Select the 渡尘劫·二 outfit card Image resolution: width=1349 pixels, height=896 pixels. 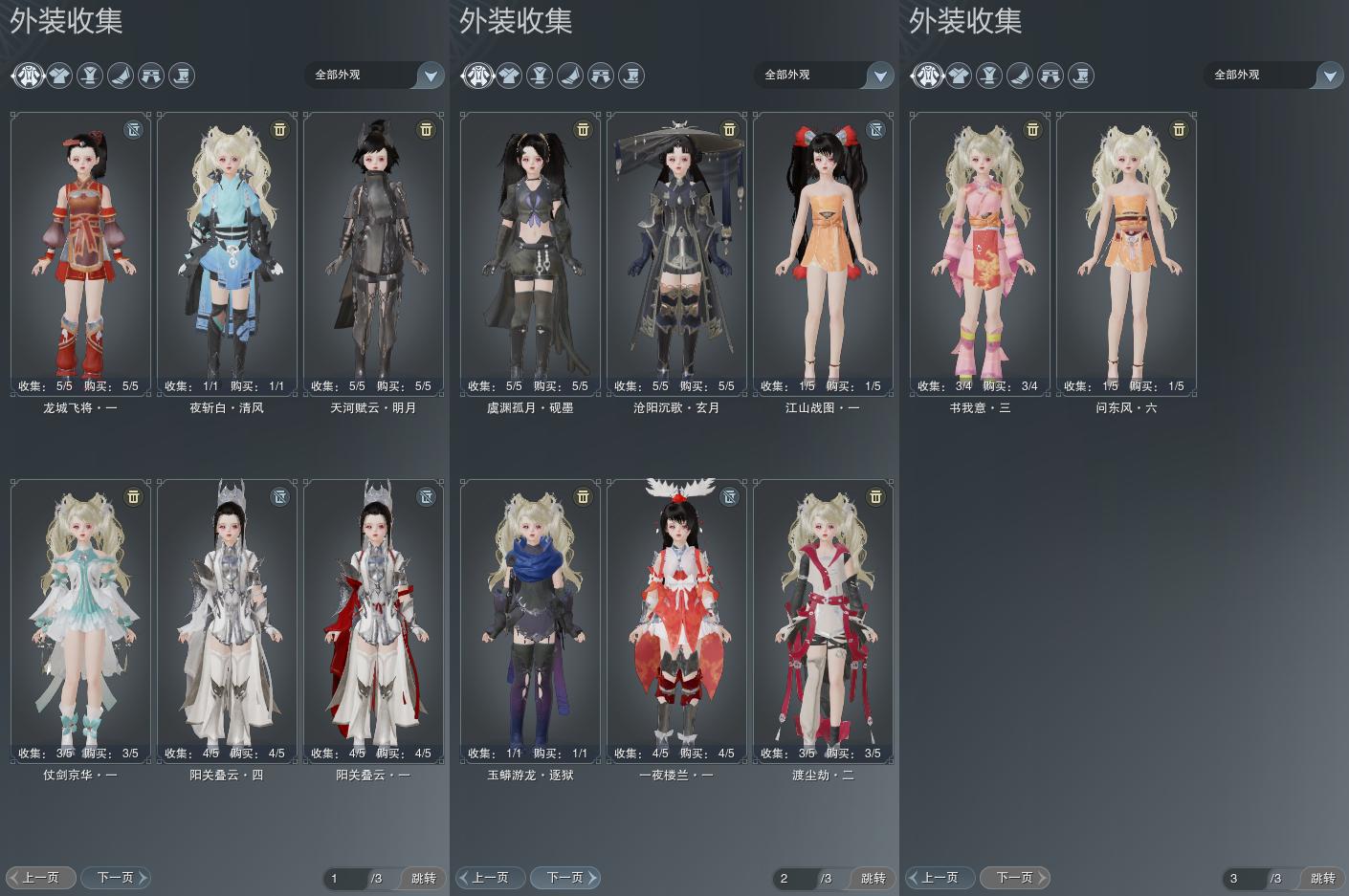pos(823,621)
